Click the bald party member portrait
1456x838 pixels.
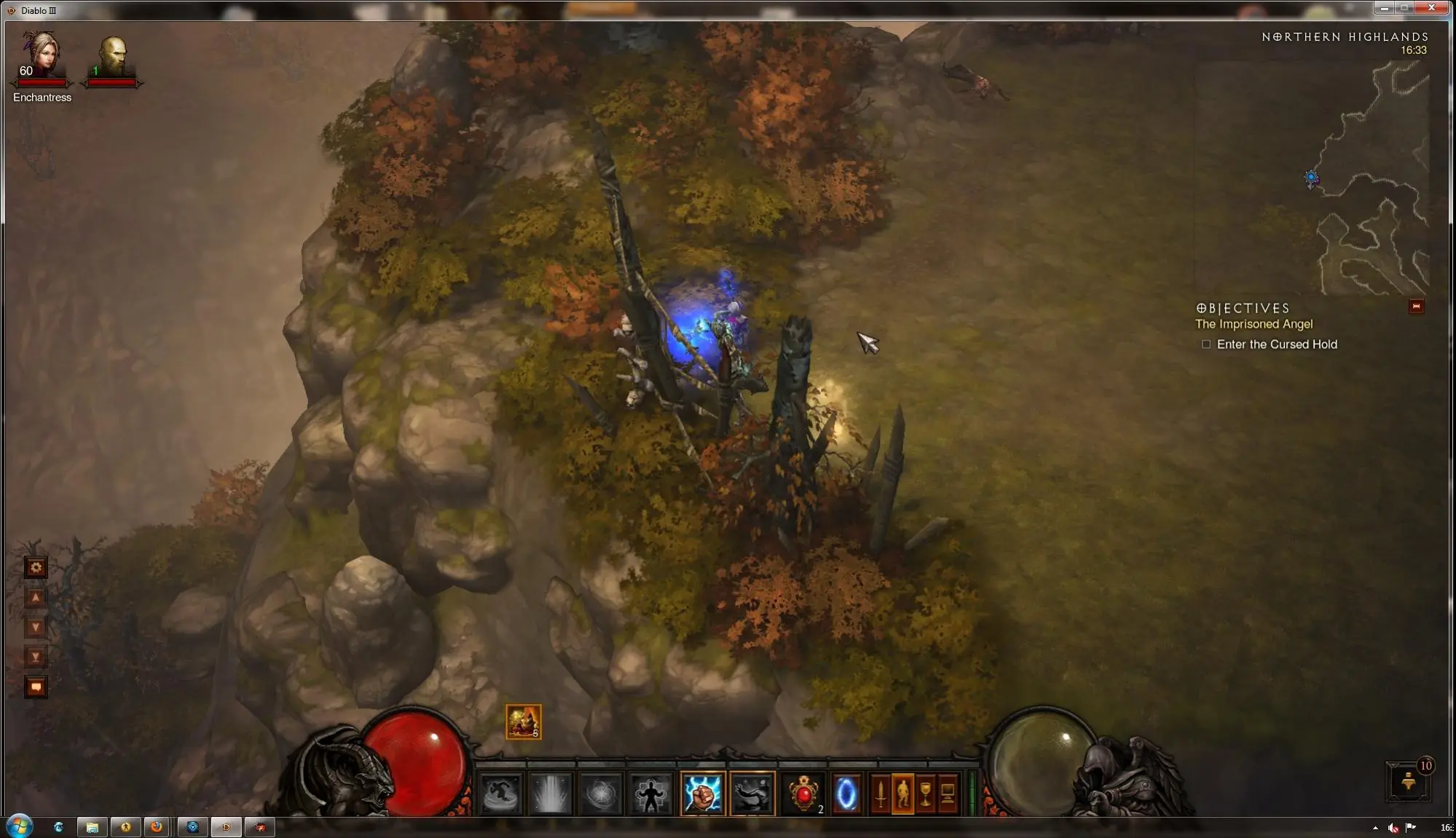pyautogui.click(x=112, y=57)
